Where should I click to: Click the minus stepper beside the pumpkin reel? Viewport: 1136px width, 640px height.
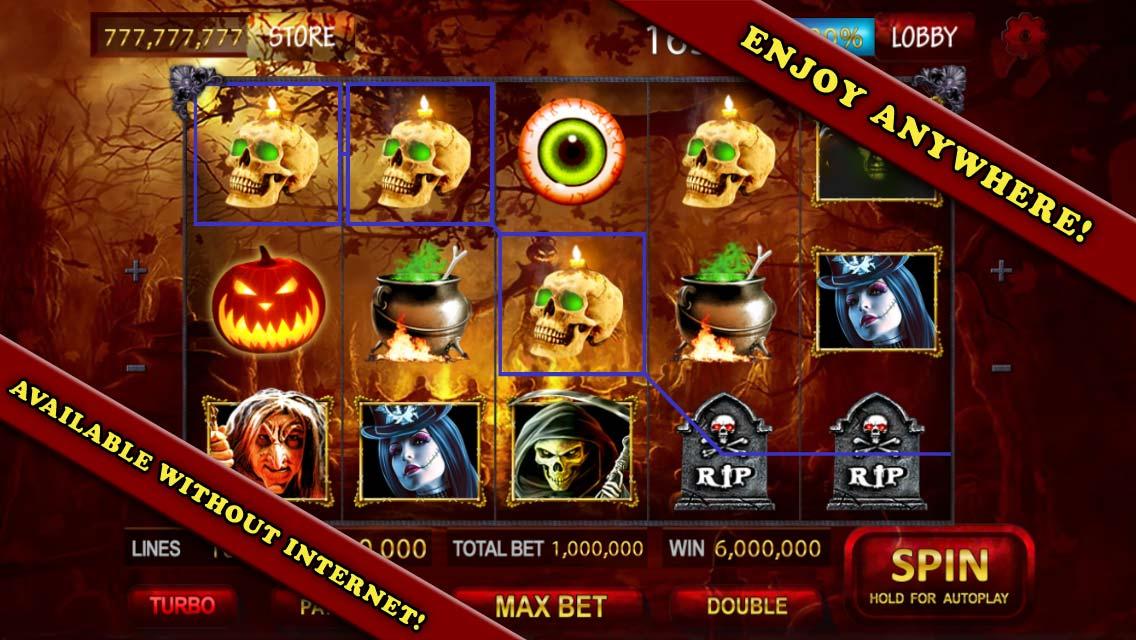pos(137,368)
